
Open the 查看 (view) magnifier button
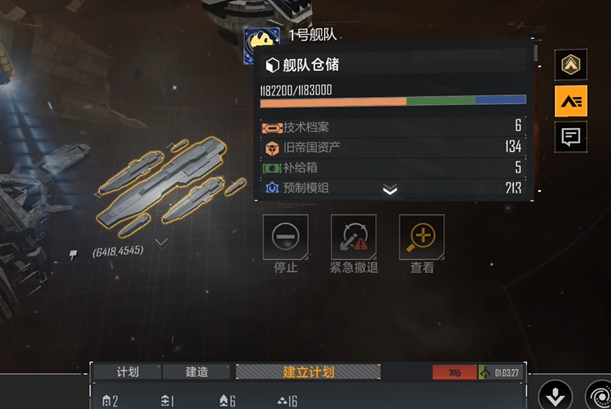click(x=422, y=236)
